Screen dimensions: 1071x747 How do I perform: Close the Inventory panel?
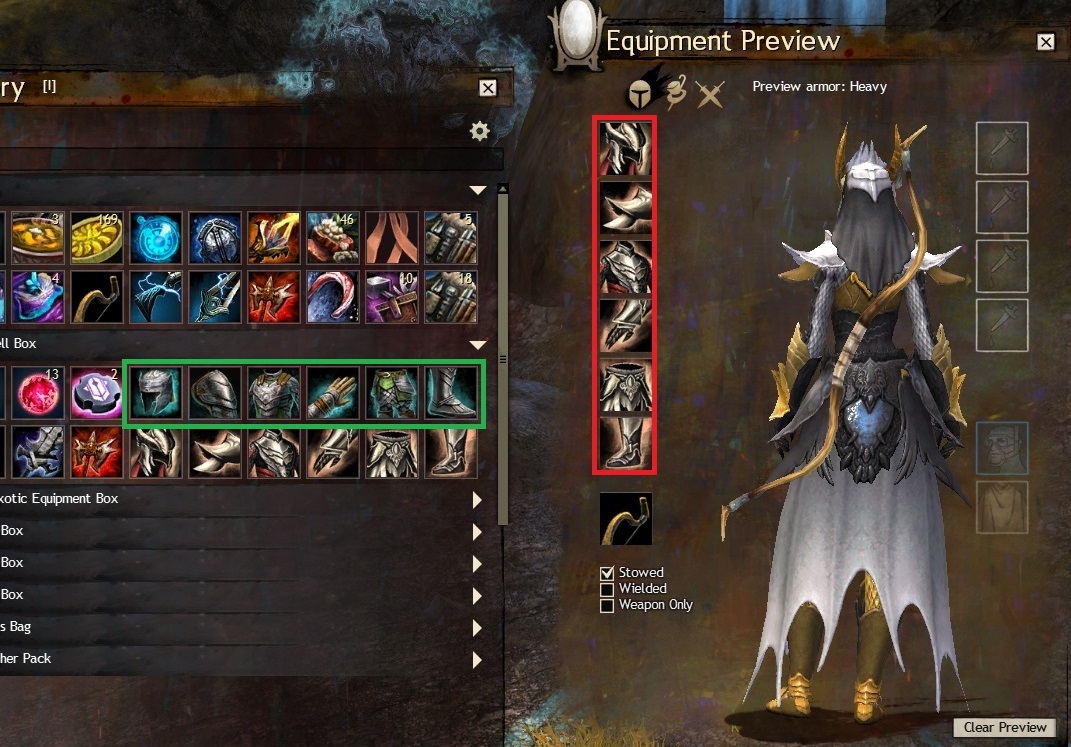click(487, 88)
